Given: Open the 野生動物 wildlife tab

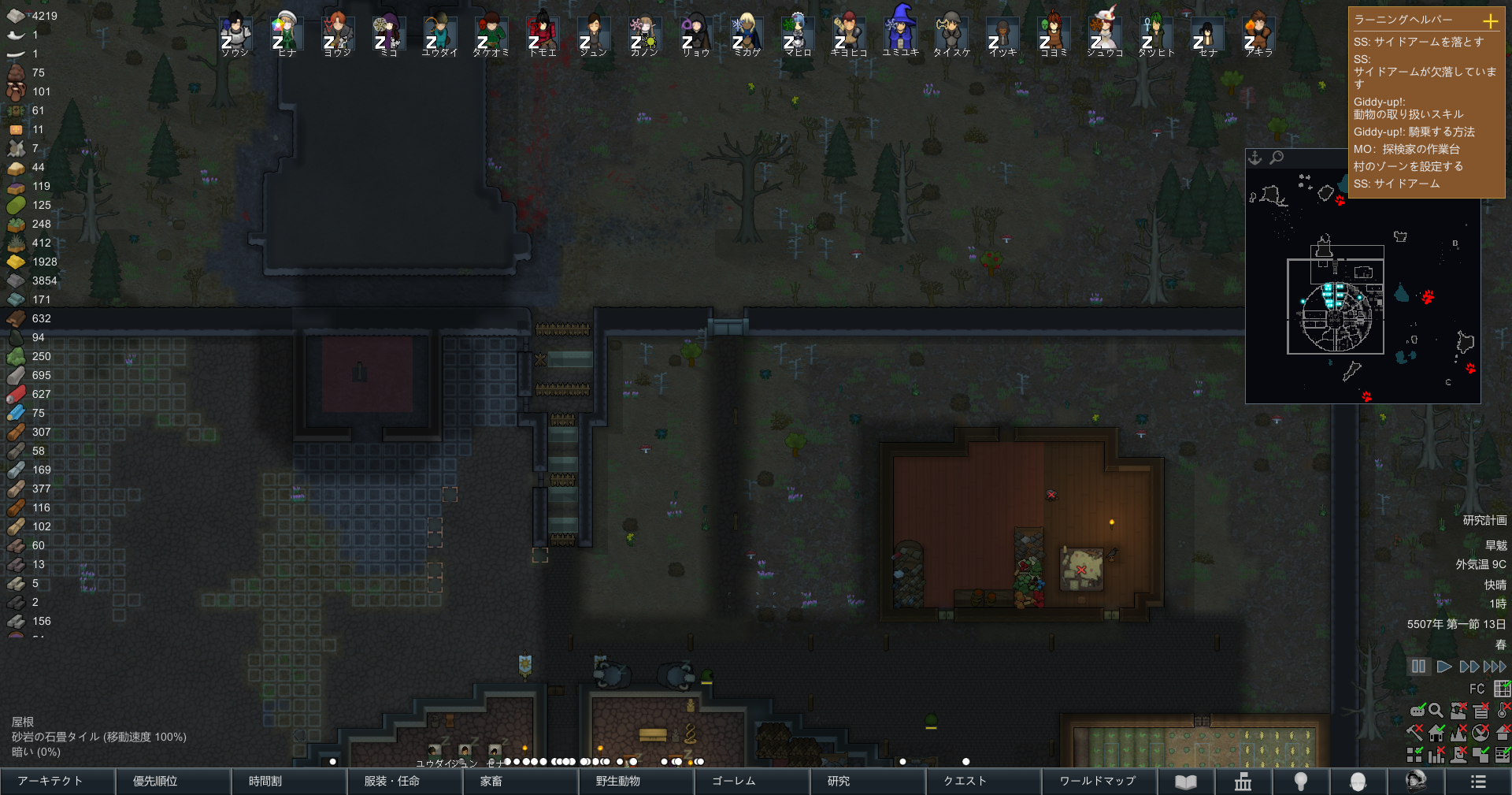Looking at the screenshot, I should pos(636,781).
